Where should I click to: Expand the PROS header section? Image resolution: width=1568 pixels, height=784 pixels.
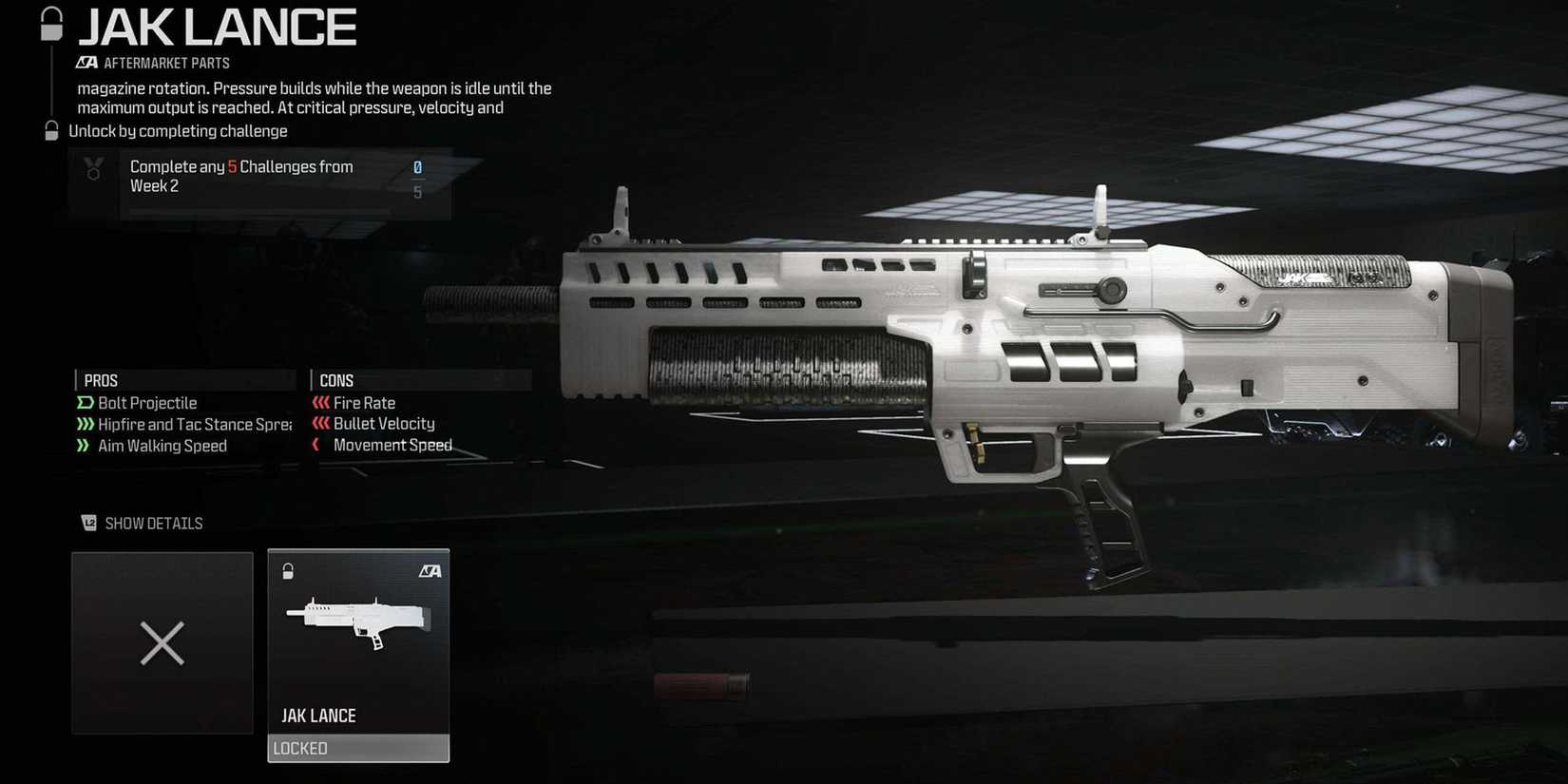coord(184,379)
